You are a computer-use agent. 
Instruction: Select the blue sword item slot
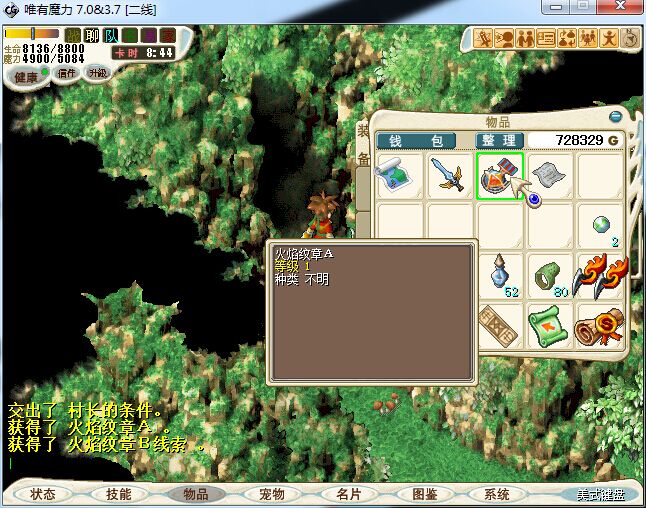pyautogui.click(x=450, y=176)
